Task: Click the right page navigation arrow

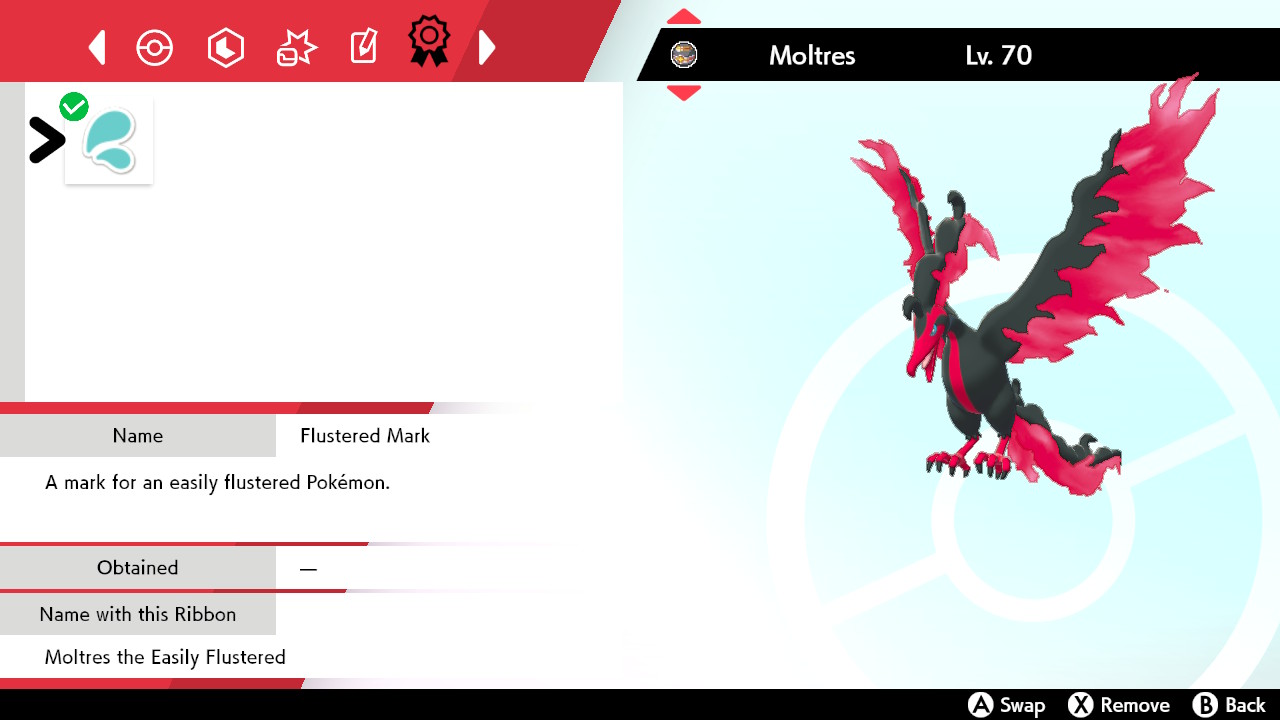Action: click(x=487, y=46)
